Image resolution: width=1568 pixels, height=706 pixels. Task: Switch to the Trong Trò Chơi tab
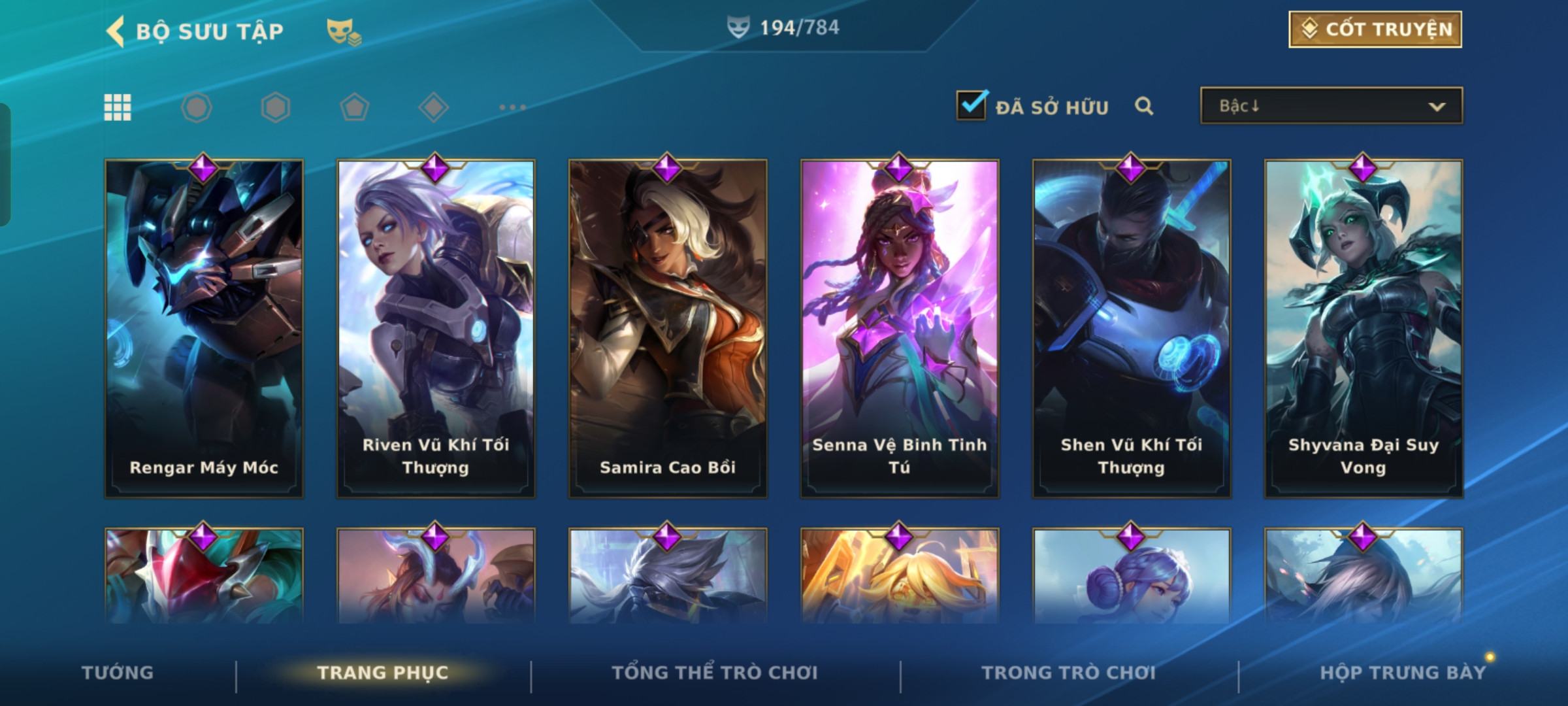tap(1069, 673)
